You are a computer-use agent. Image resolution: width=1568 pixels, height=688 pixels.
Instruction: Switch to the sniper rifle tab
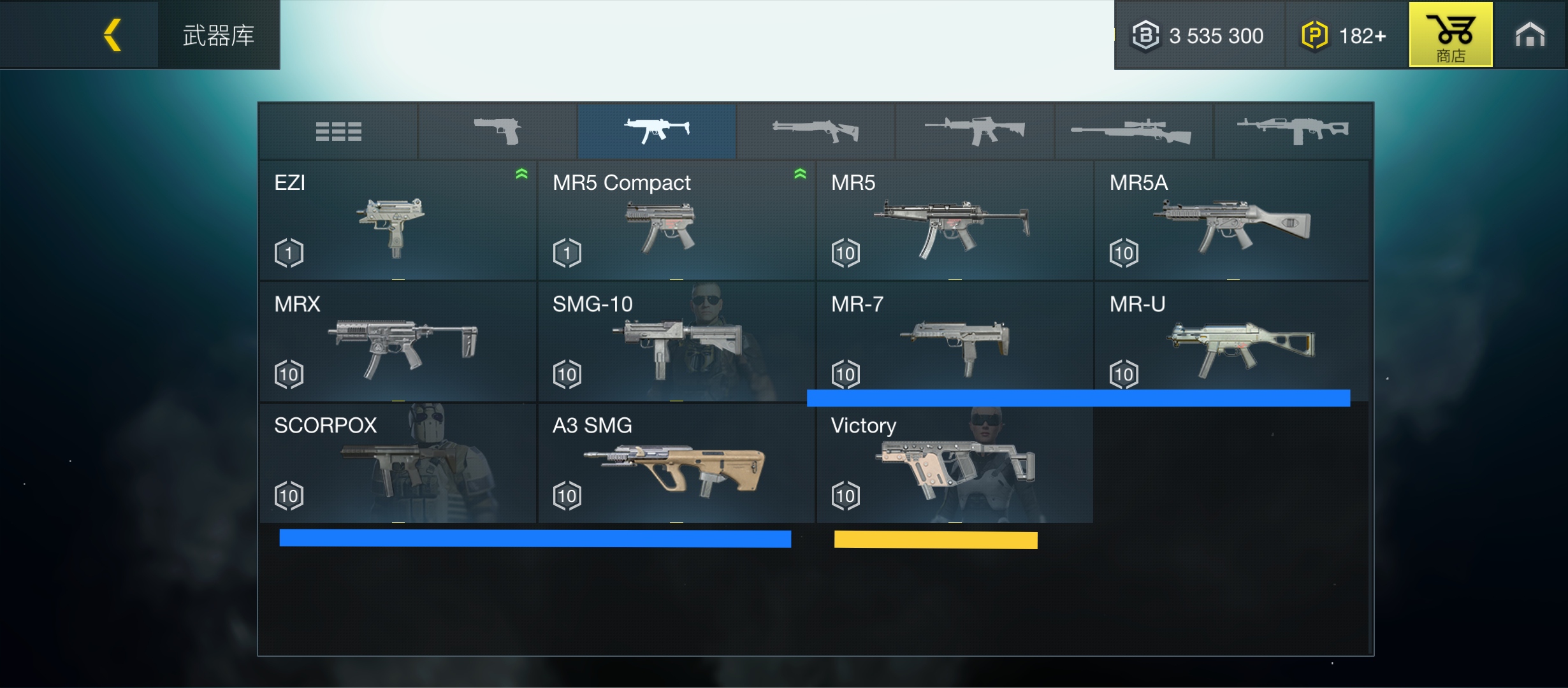[x=1133, y=131]
